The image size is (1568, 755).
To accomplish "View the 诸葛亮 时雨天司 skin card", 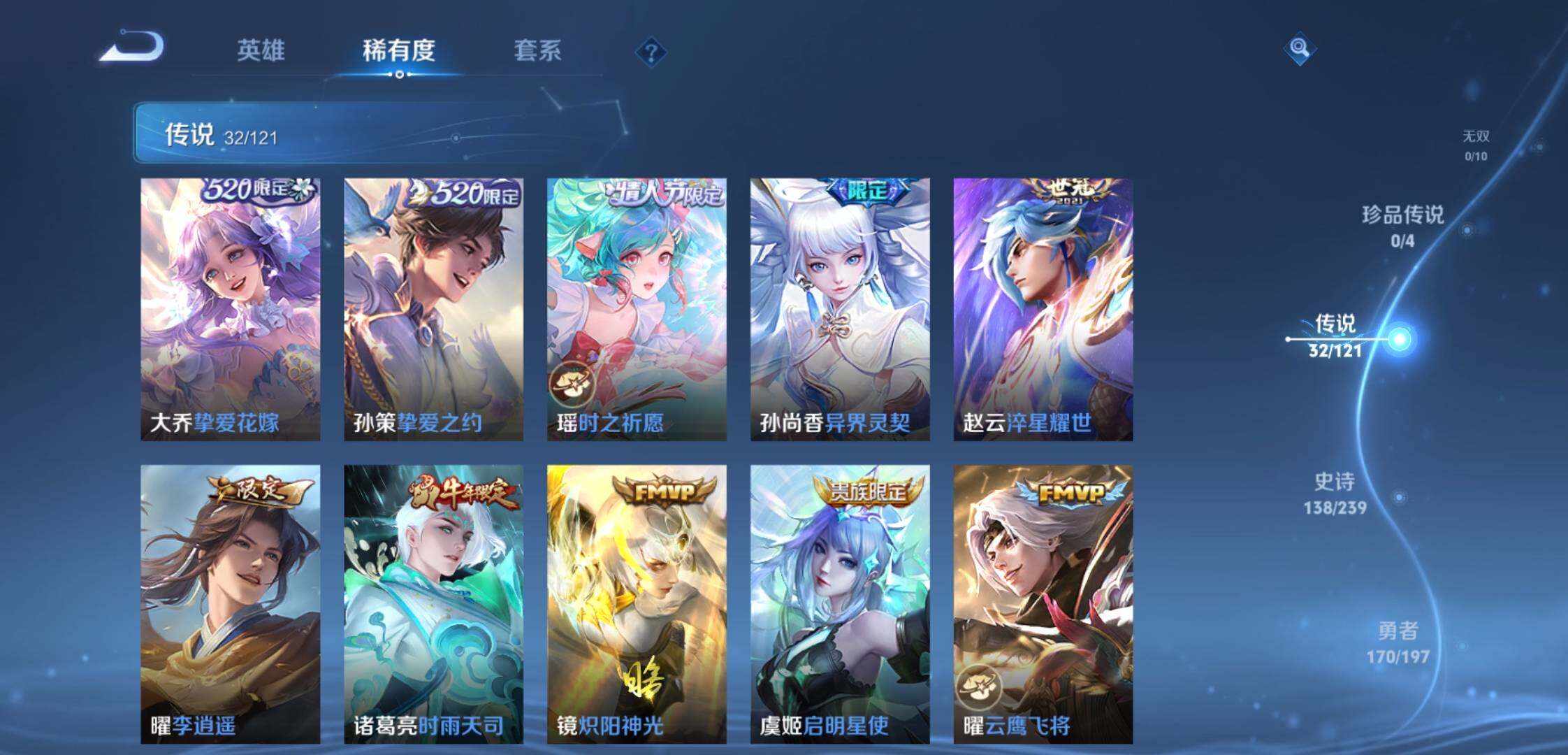I will click(433, 604).
